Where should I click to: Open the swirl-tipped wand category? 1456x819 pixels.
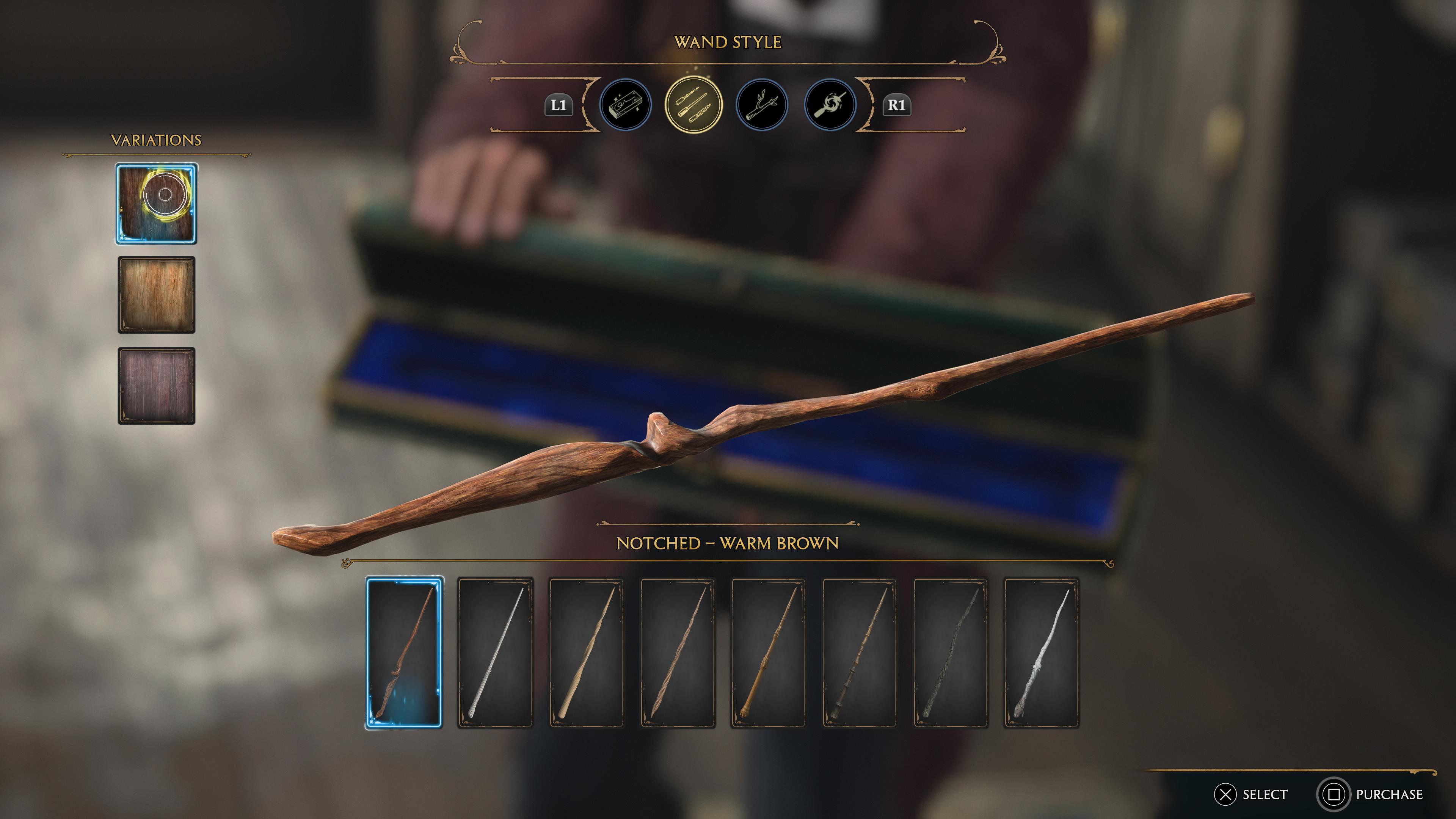point(830,105)
